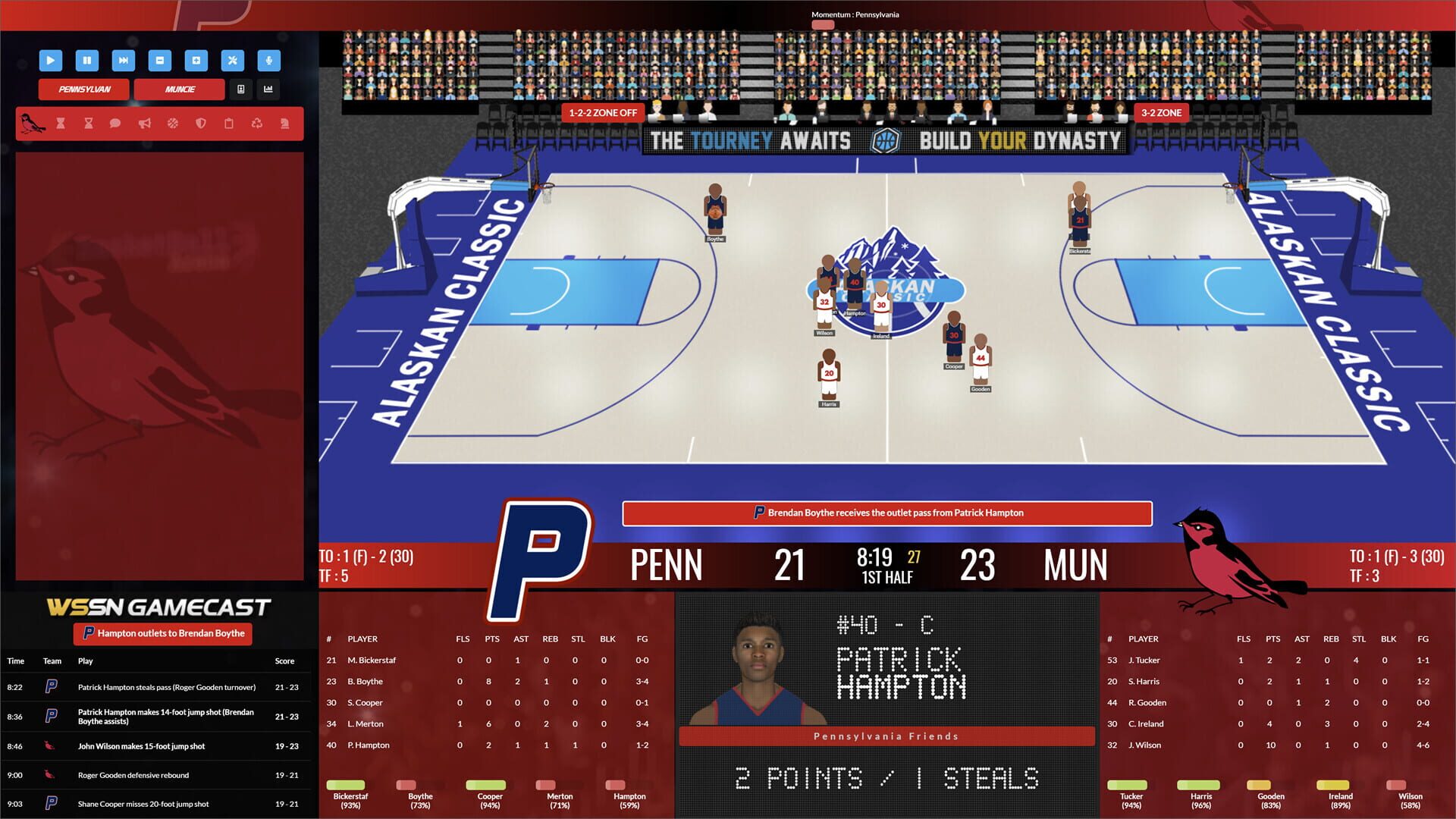Switch off the 3-2 Zone setting
Image resolution: width=1456 pixels, height=819 pixels.
point(1160,112)
